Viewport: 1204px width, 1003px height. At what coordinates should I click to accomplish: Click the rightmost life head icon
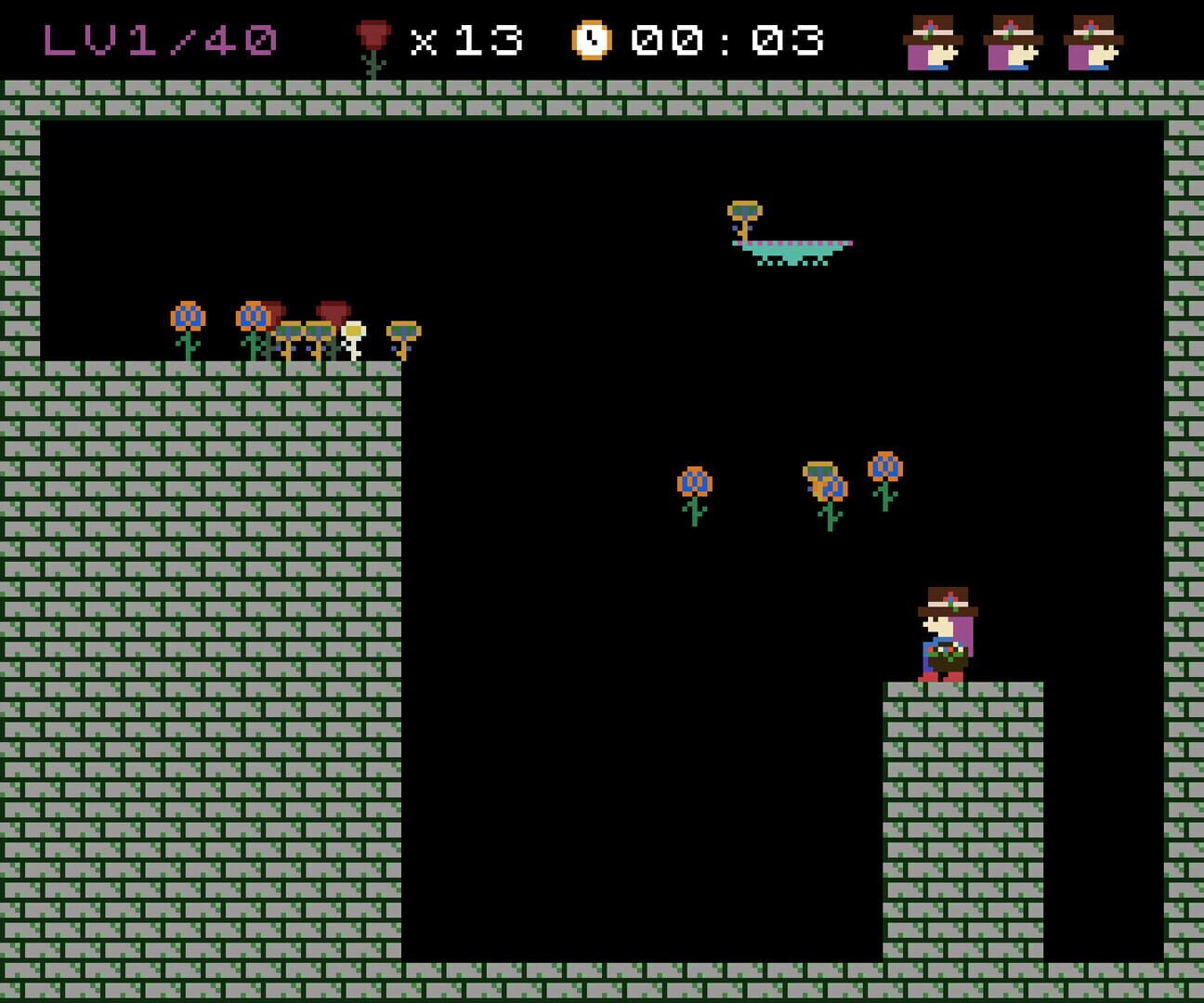(x=1093, y=40)
